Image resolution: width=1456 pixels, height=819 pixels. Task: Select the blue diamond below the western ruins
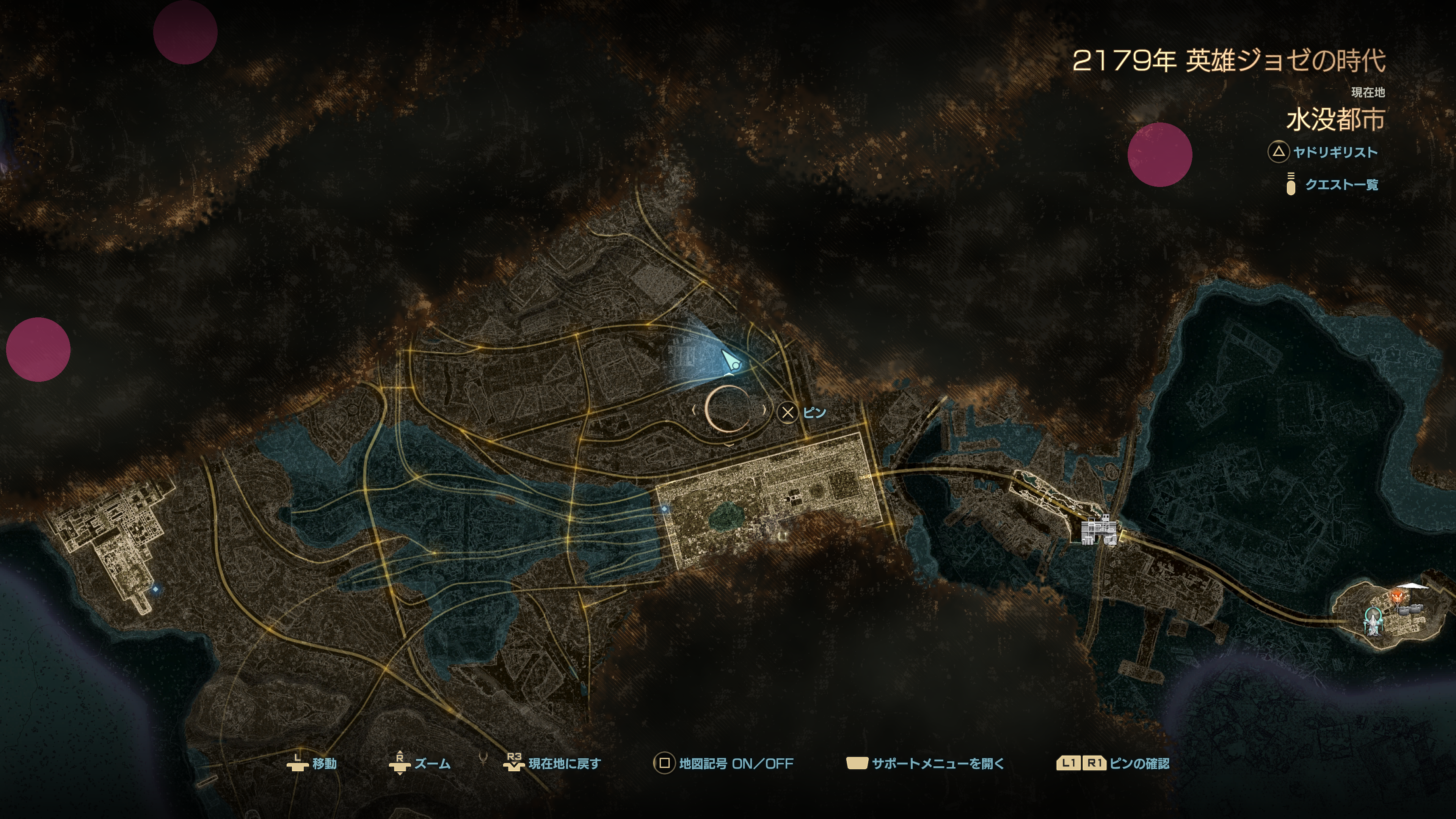tap(155, 589)
